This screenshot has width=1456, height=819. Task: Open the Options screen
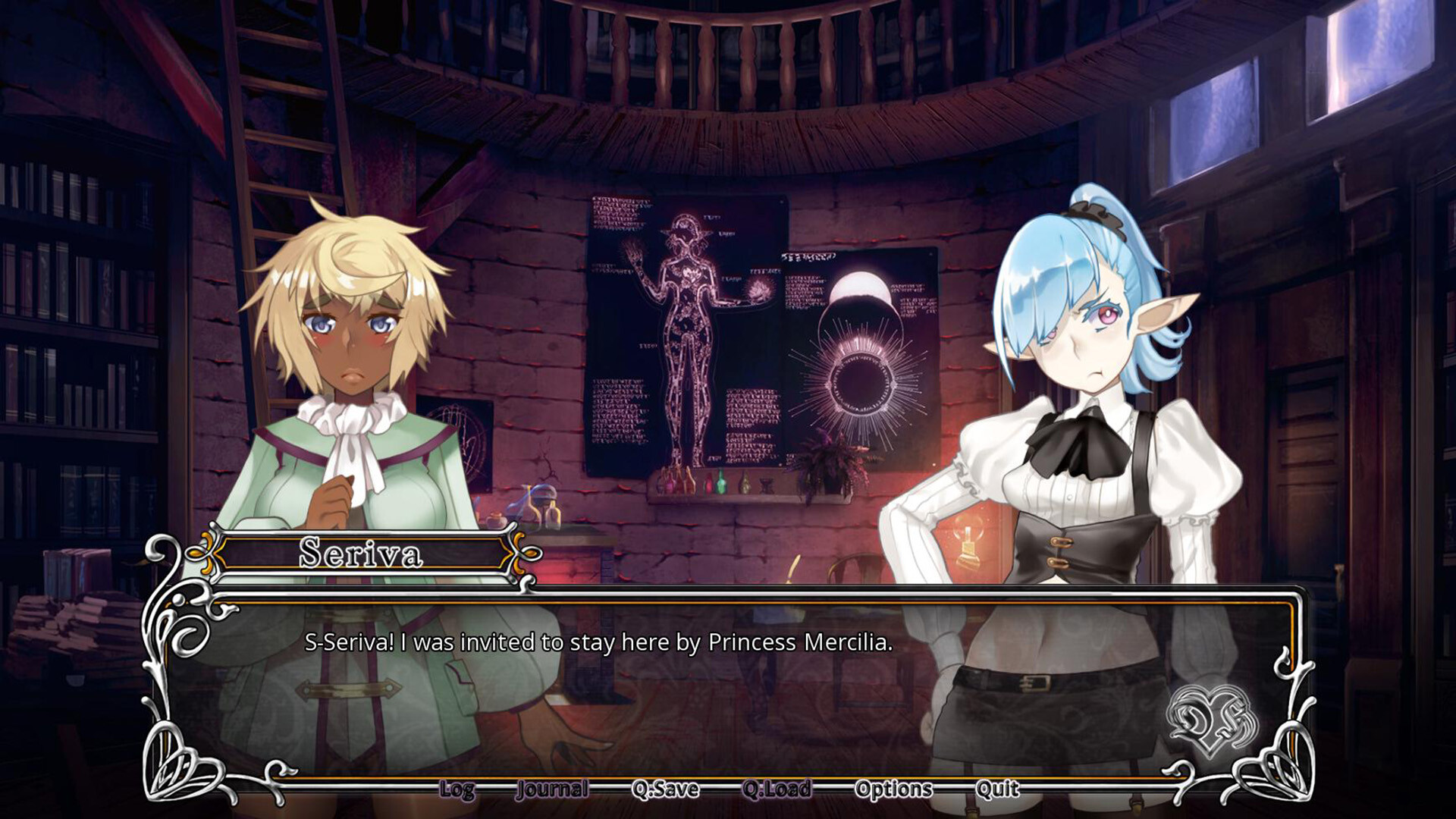pyautogui.click(x=894, y=790)
